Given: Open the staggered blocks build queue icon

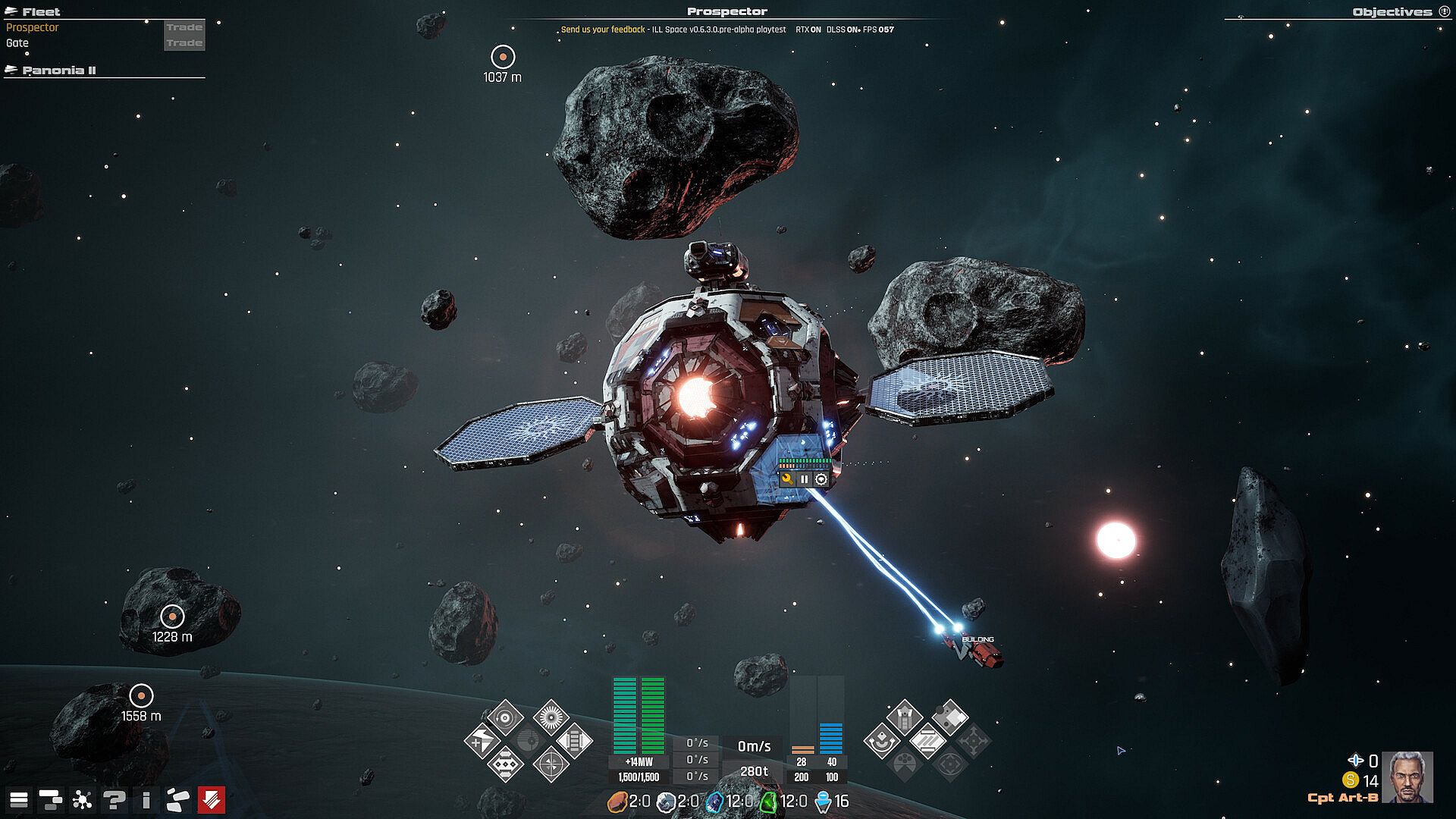Looking at the screenshot, I should pyautogui.click(x=51, y=799).
